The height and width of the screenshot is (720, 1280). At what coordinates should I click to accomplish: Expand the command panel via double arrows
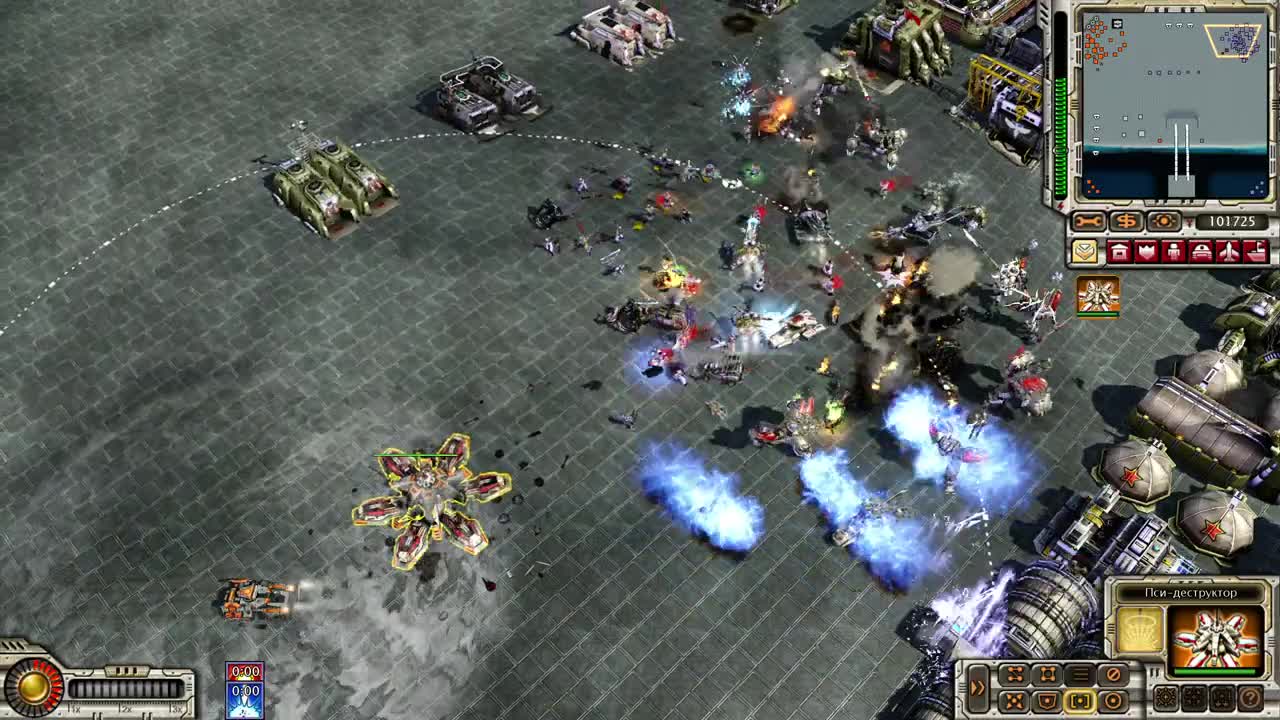[978, 687]
